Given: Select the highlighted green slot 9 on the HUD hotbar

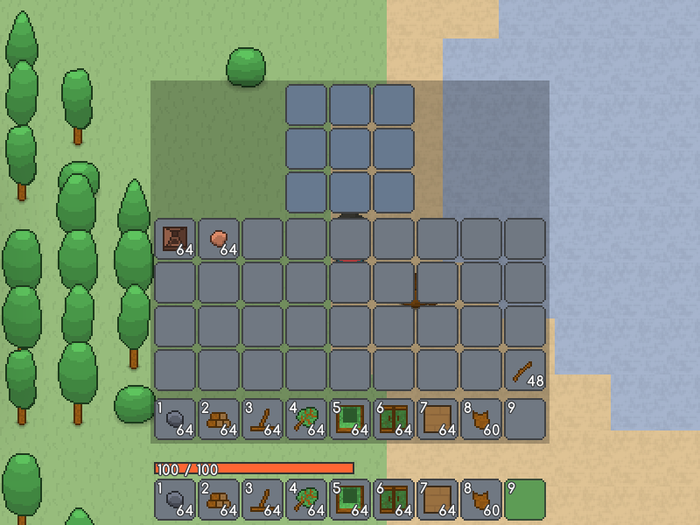Looking at the screenshot, I should click(525, 499).
